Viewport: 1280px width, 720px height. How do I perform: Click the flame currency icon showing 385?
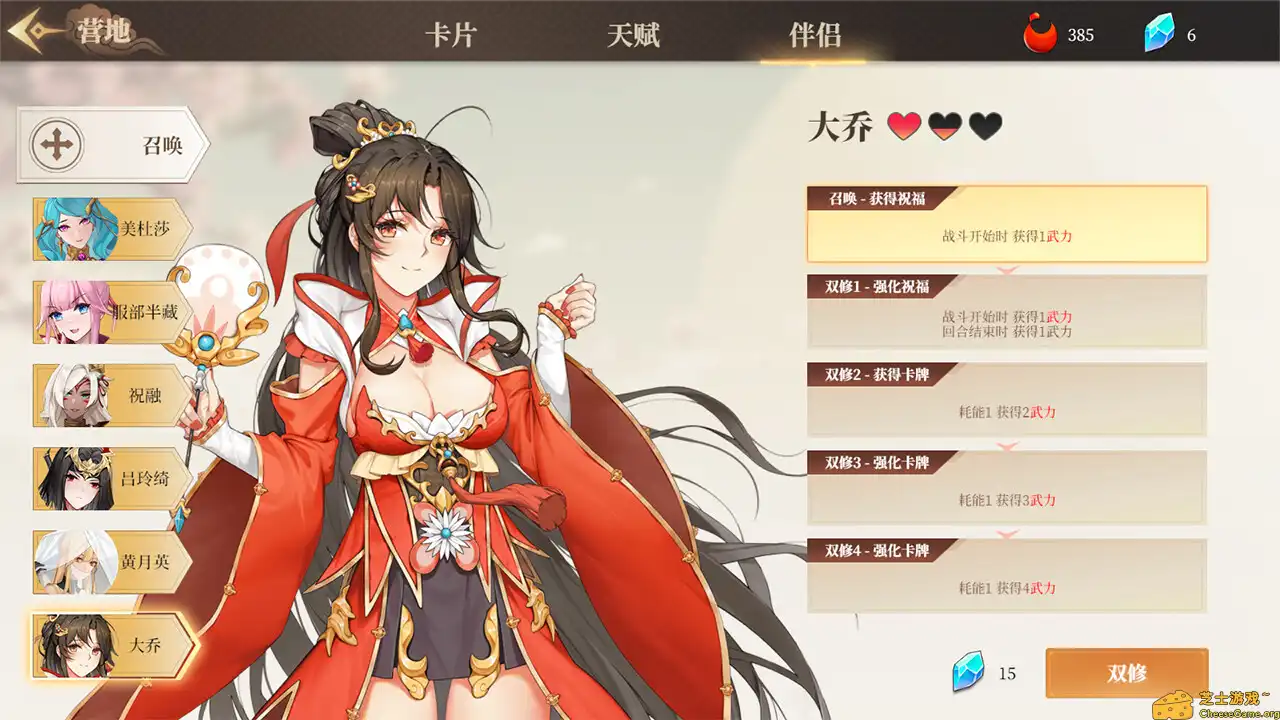[1040, 33]
